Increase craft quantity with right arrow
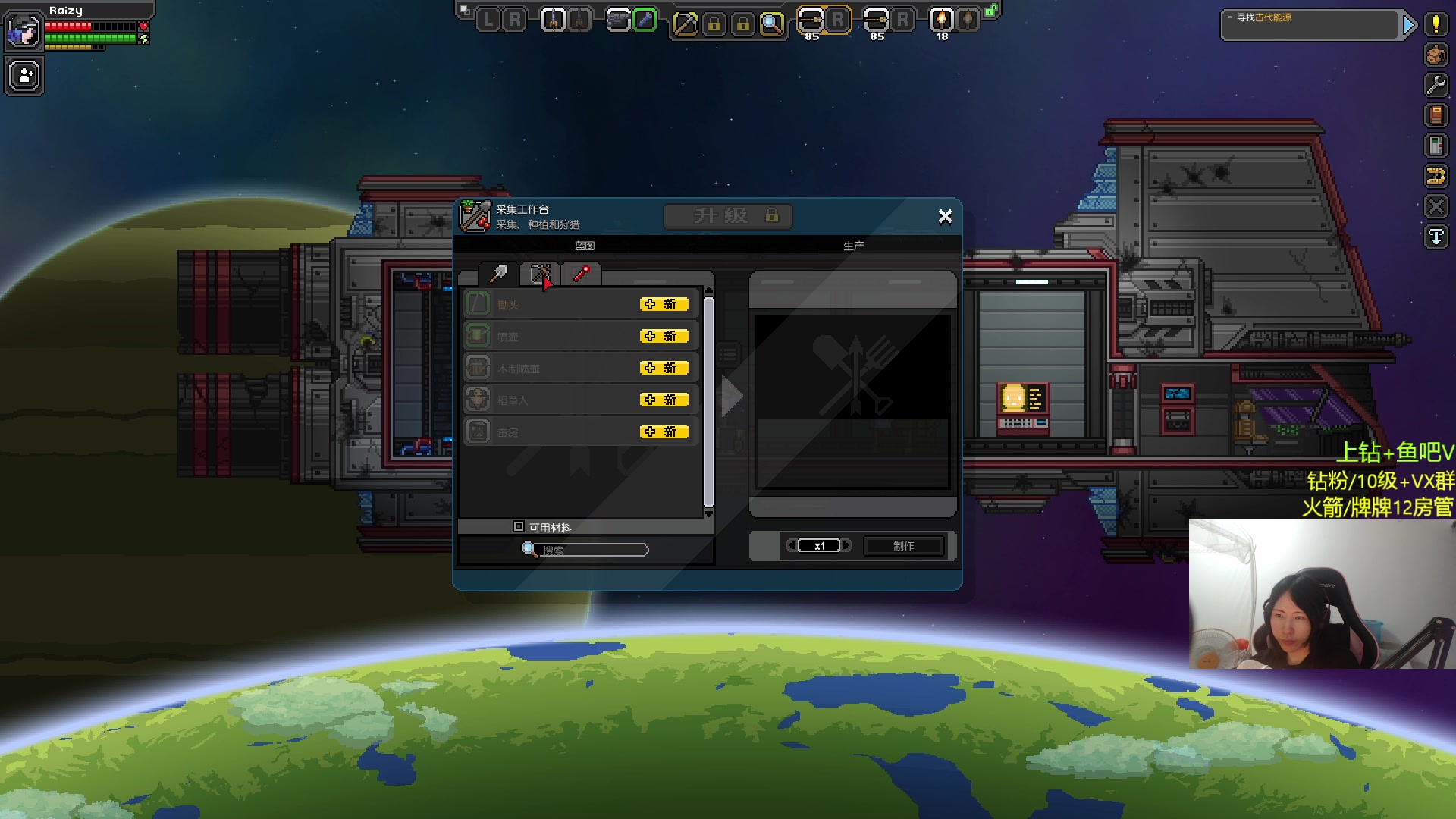 pyautogui.click(x=847, y=546)
